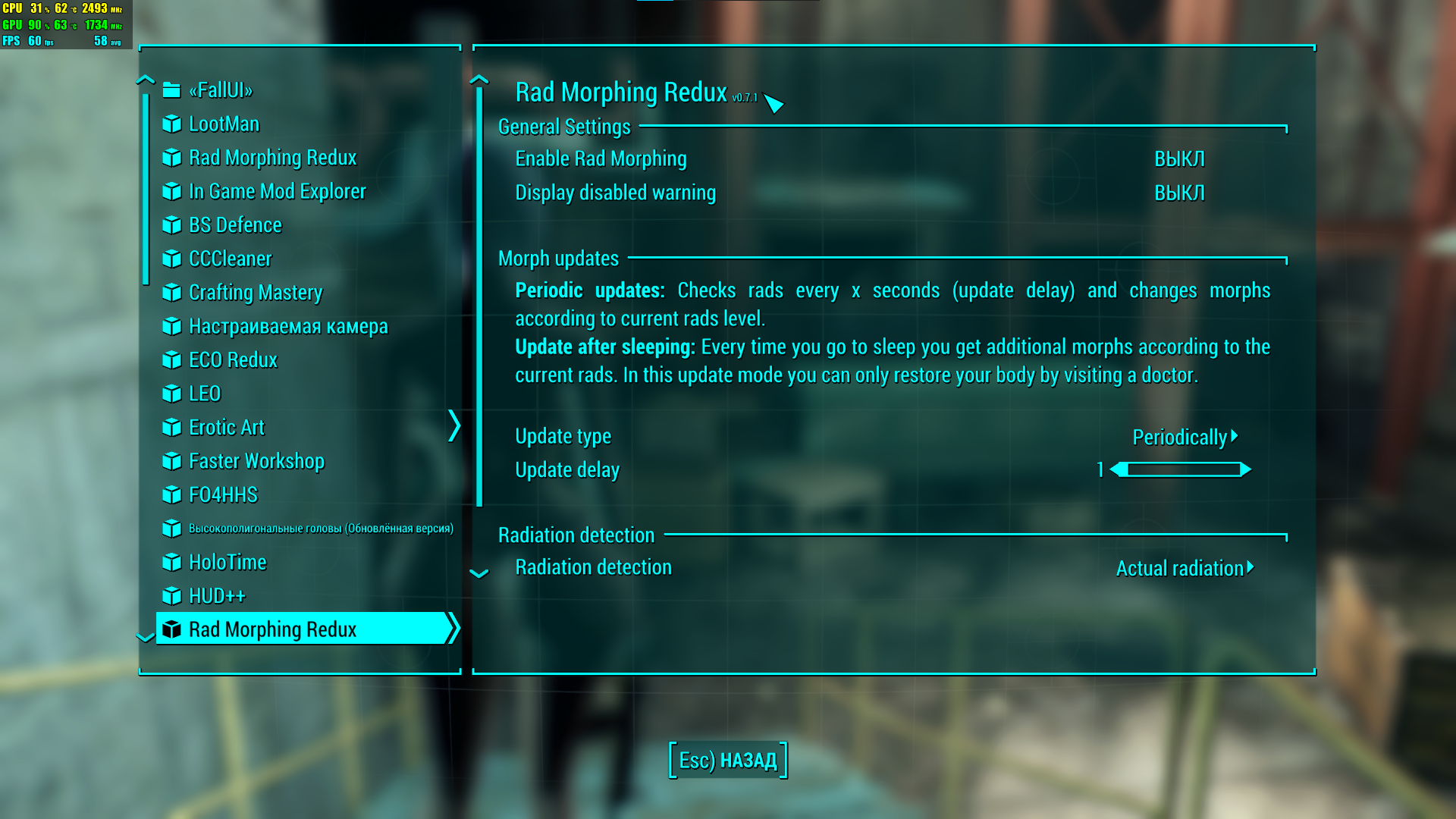Select the Erotic Art mod entry
Image resolution: width=1456 pixels, height=819 pixels.
226,428
